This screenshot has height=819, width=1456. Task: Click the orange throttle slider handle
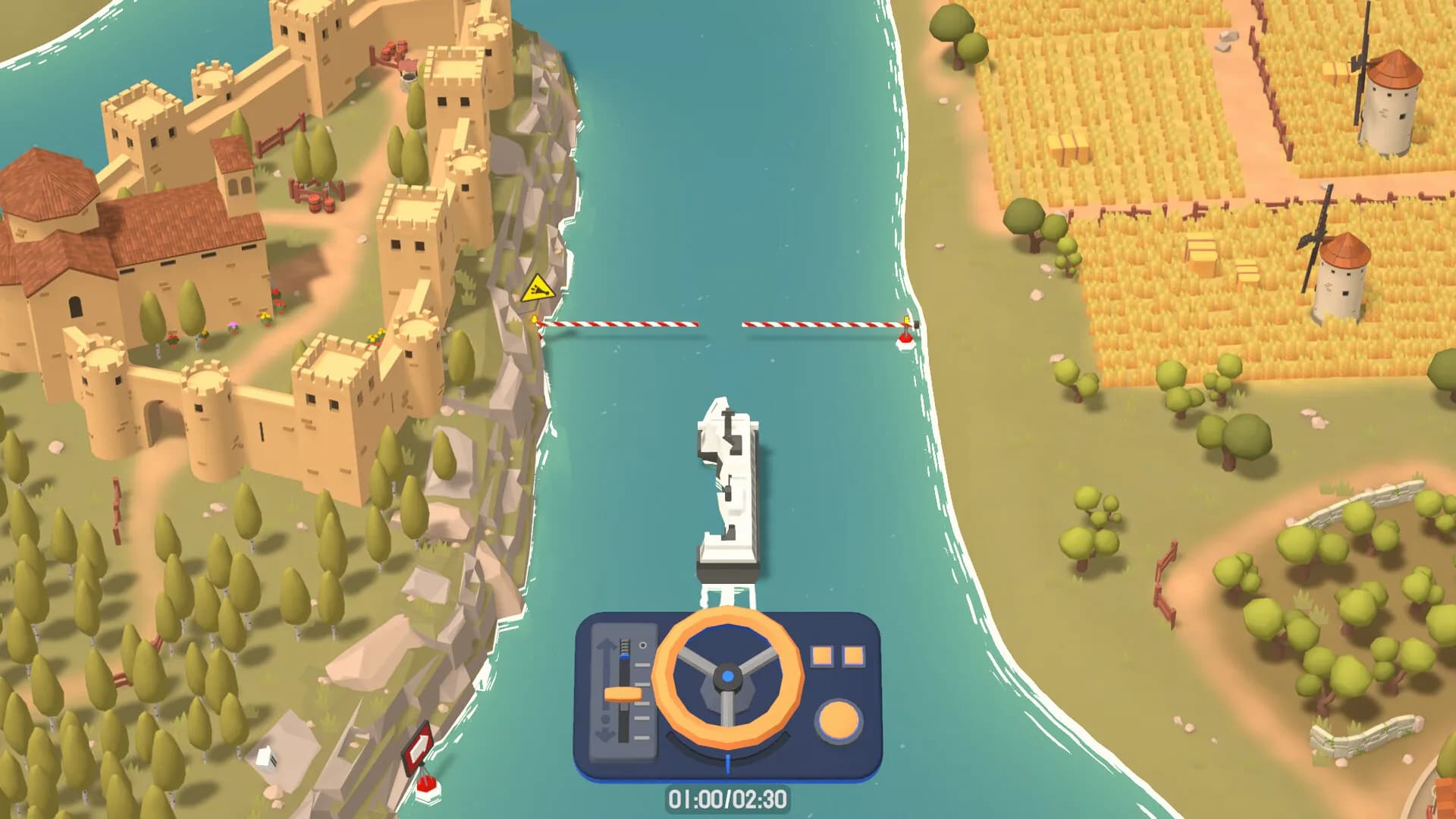[622, 694]
